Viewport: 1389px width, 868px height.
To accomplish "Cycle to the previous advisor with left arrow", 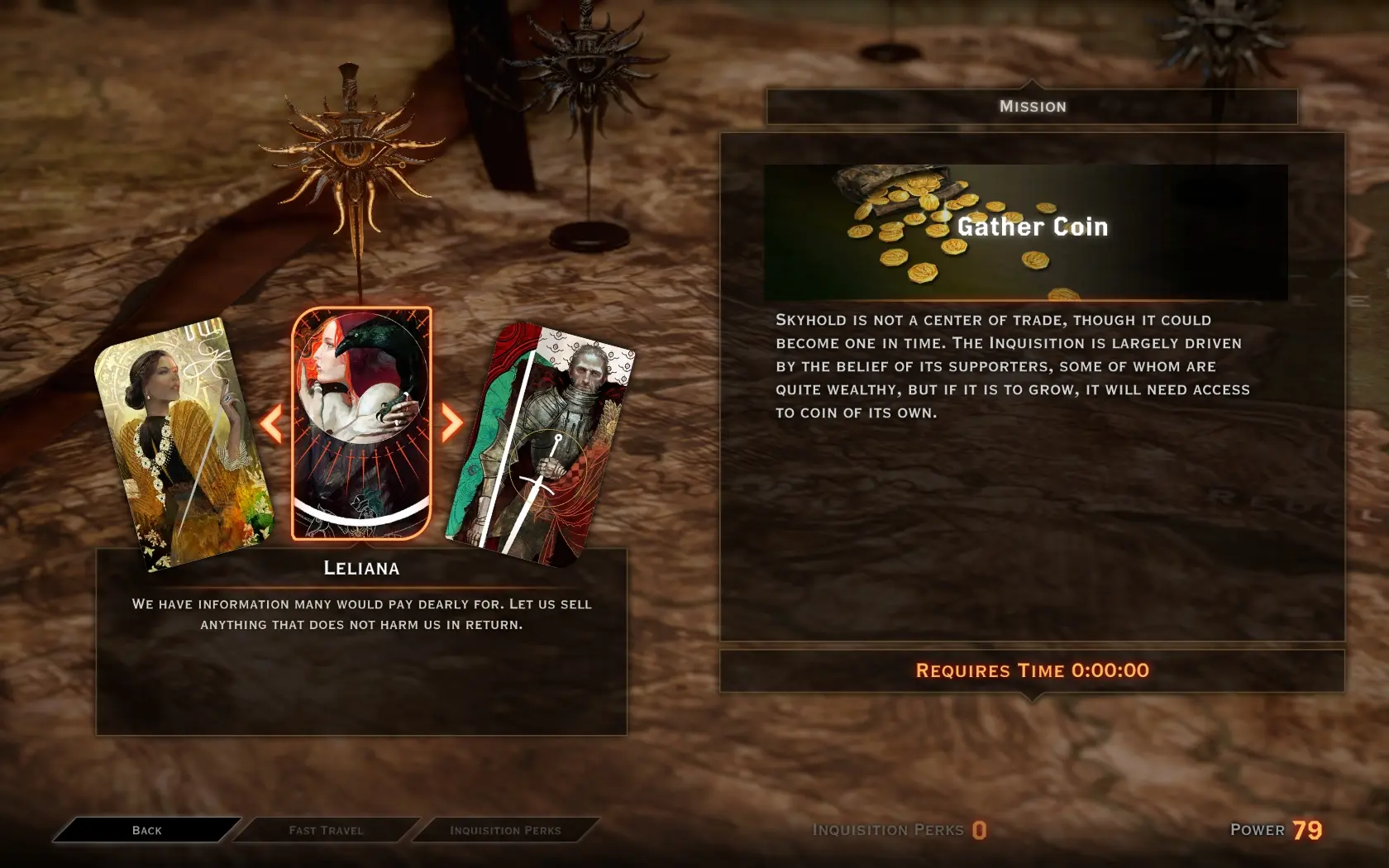I will click(x=271, y=423).
